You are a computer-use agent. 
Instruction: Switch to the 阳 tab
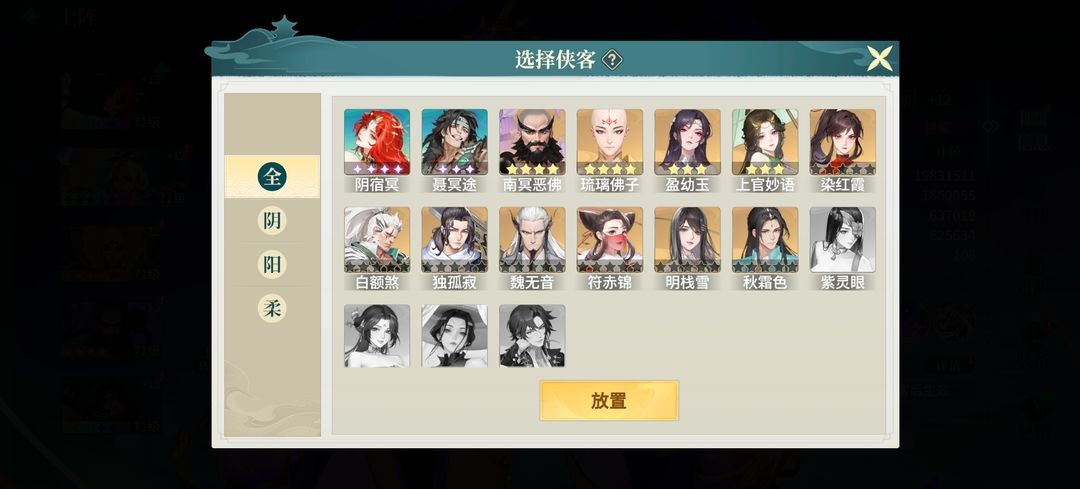[272, 265]
